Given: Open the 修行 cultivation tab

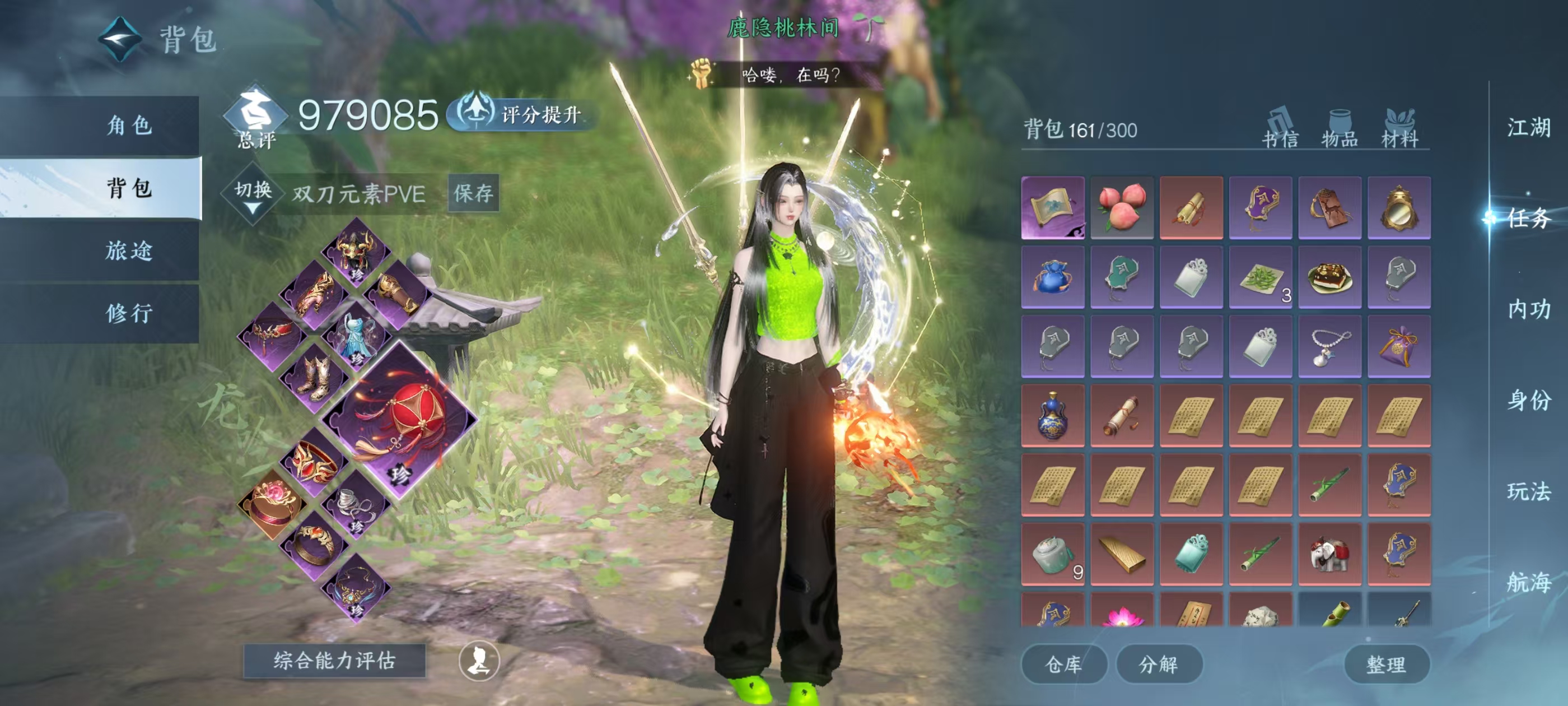Looking at the screenshot, I should (129, 313).
